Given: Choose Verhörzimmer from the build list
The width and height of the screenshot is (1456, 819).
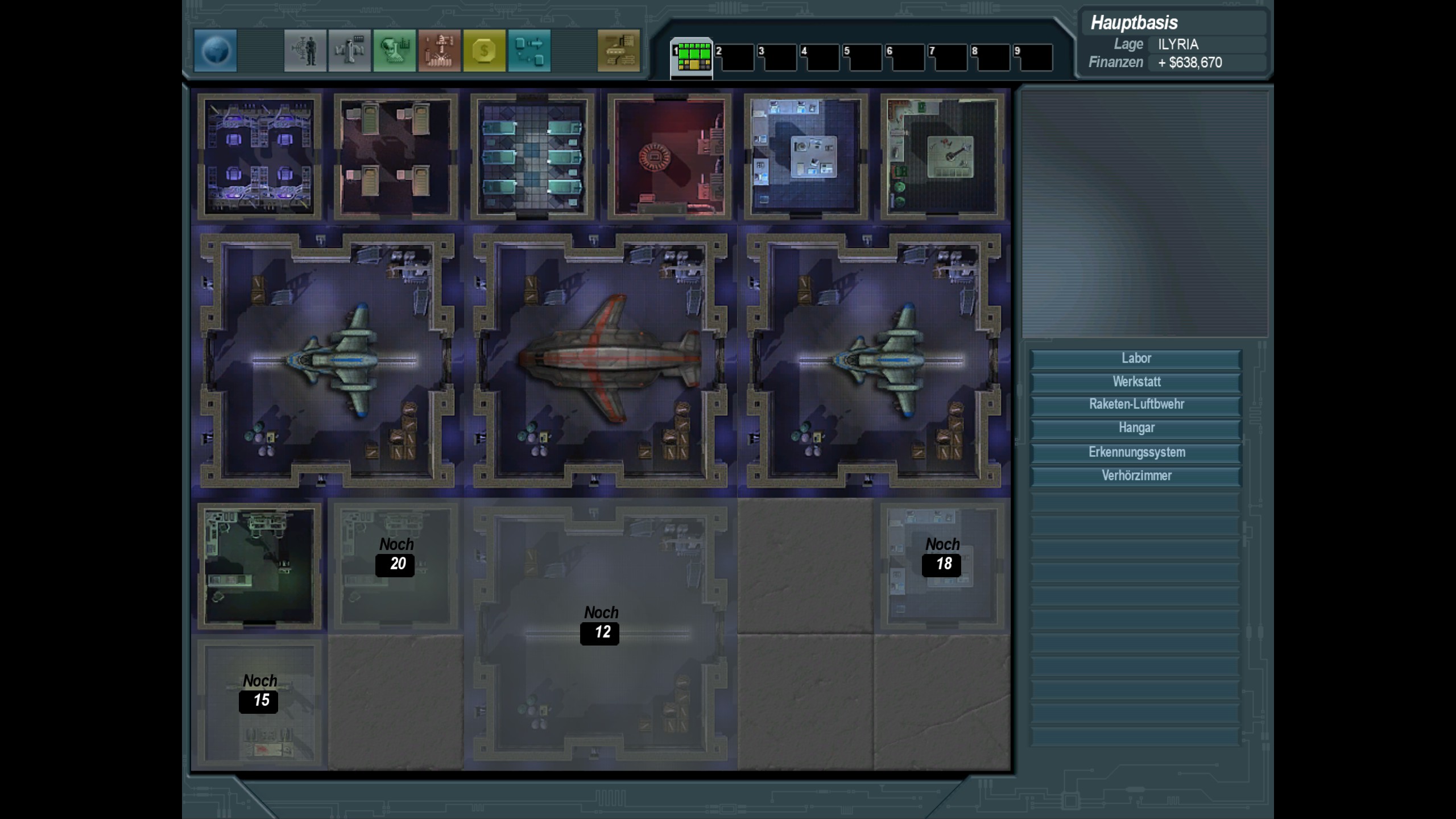Looking at the screenshot, I should click(x=1136, y=475).
